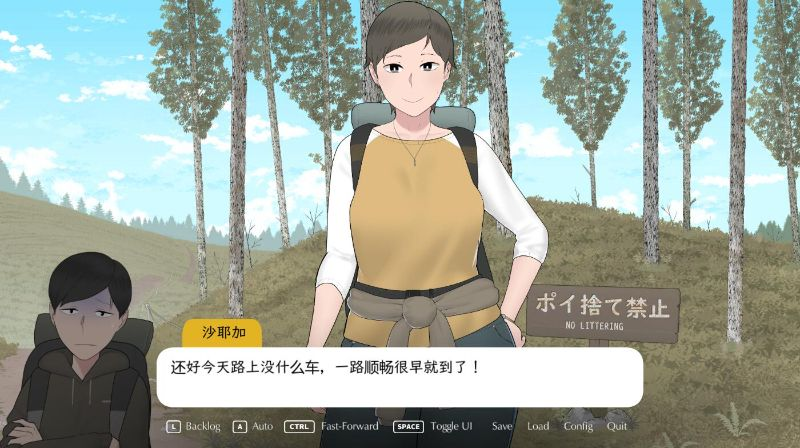Open the Save menu
This screenshot has height=448, width=800.
click(502, 426)
